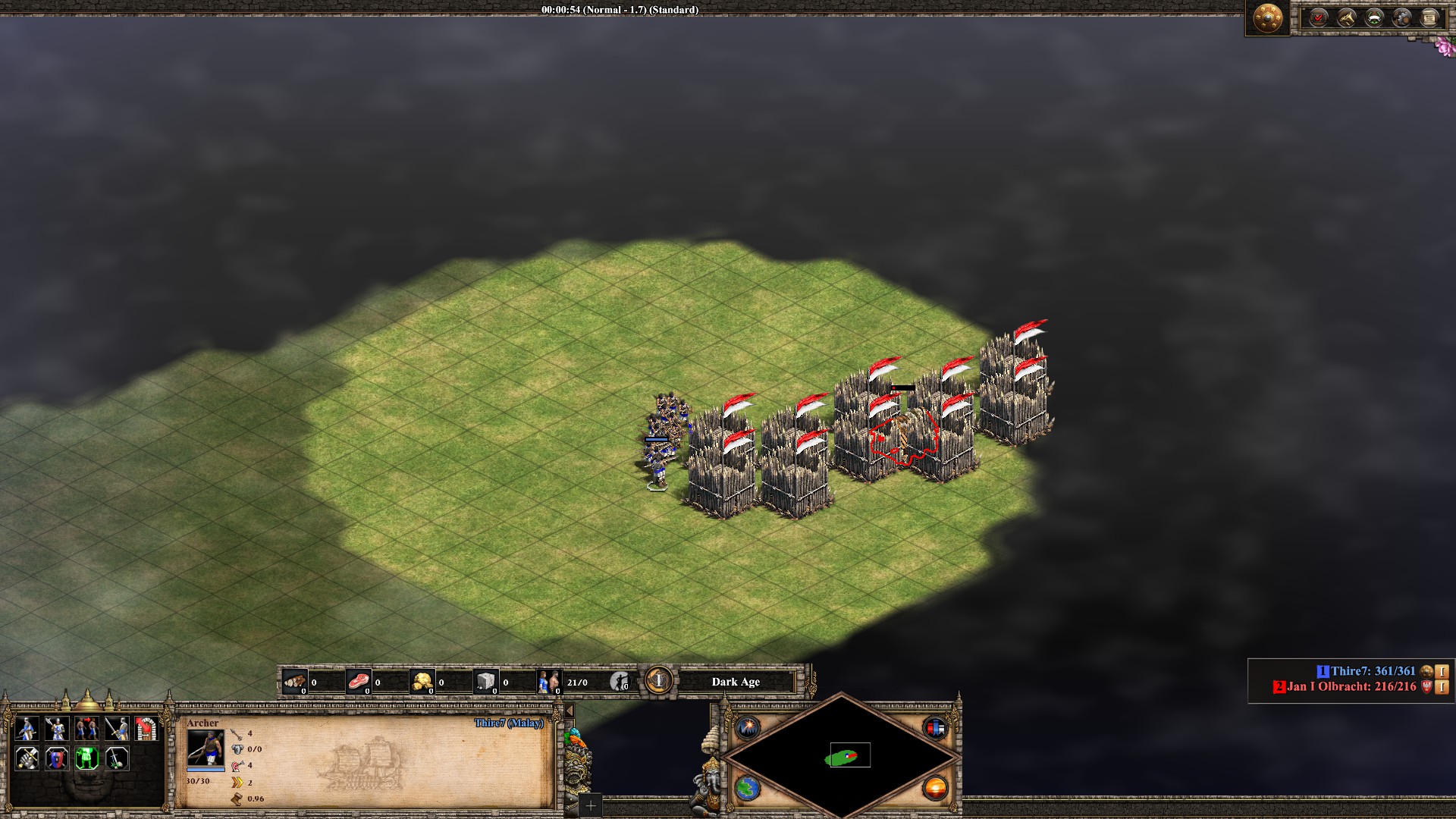Activate the minimap flare signal button
Image resolution: width=1456 pixels, height=819 pixels.
click(x=748, y=728)
